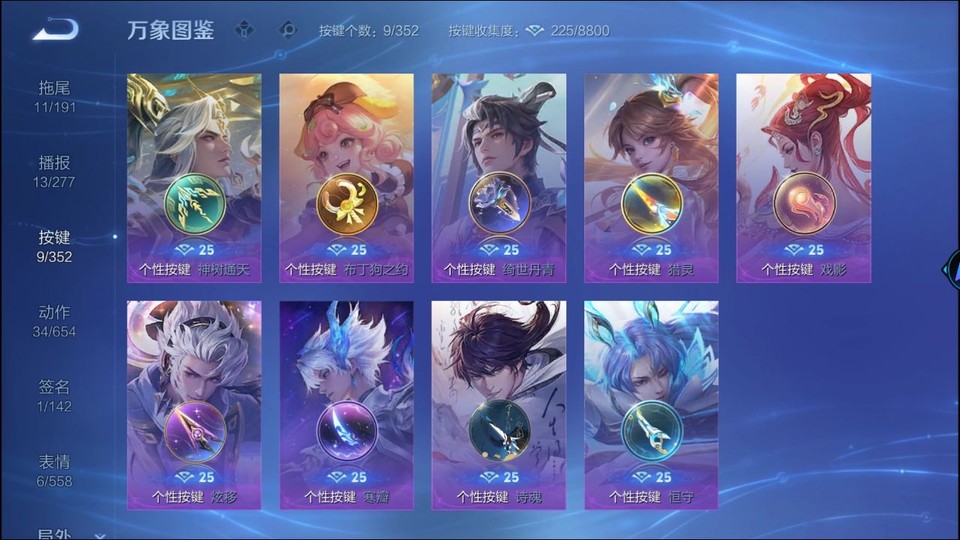Click the second round icon beside 万象图鉴

click(x=288, y=30)
